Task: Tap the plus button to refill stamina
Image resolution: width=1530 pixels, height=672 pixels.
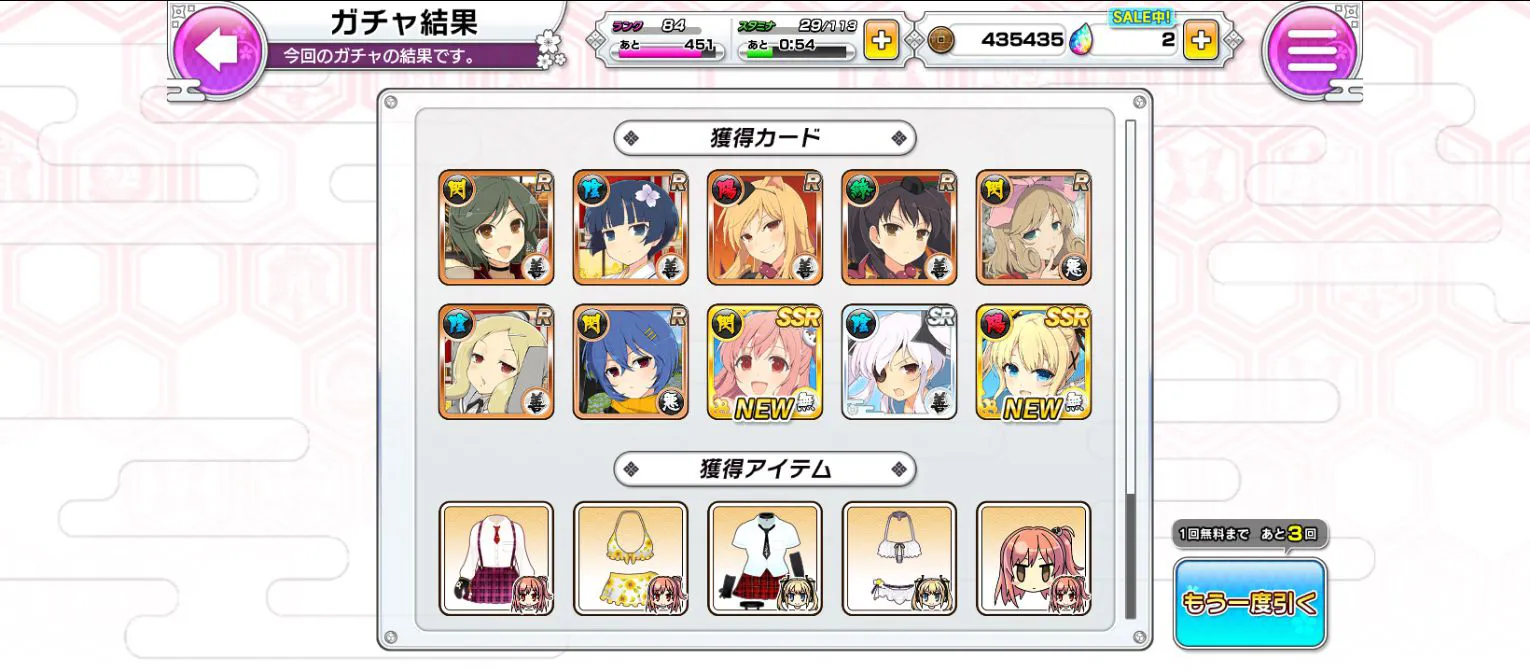Action: 881,40
